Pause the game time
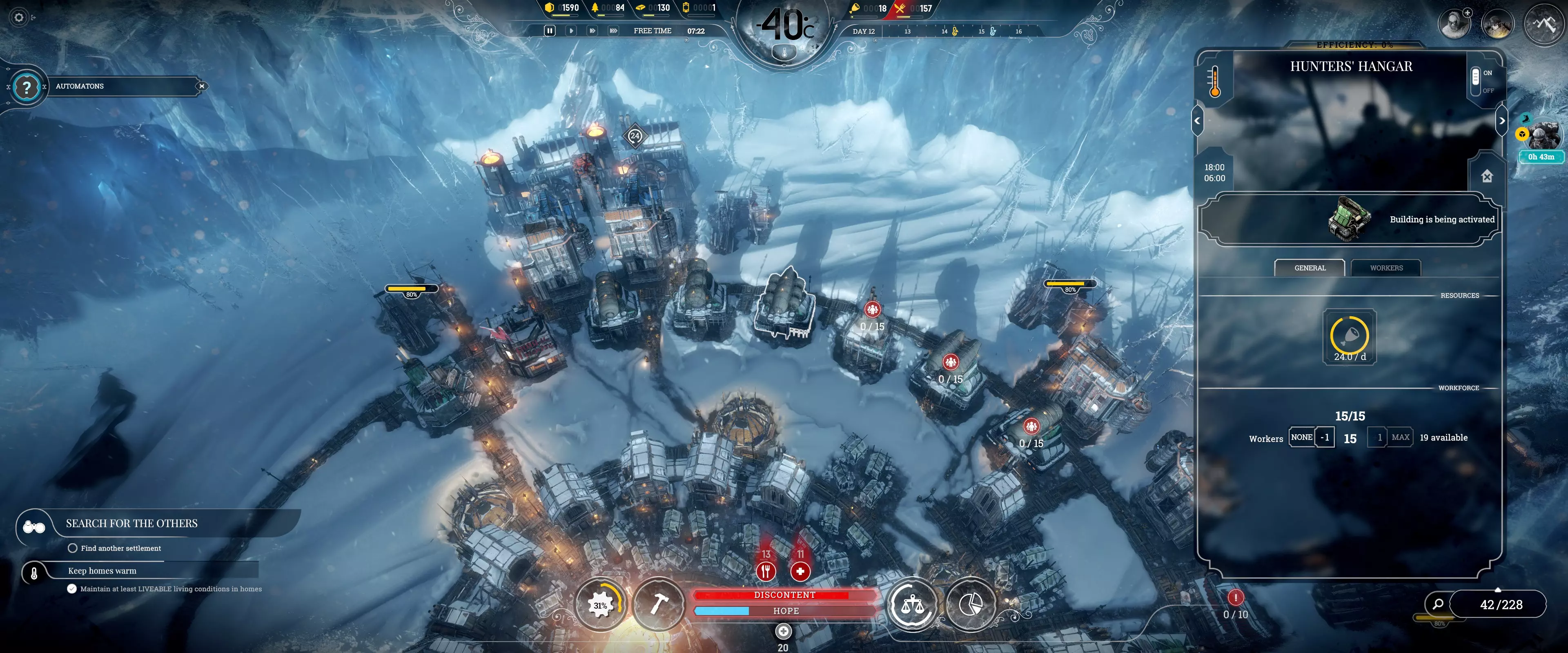This screenshot has width=1568, height=653. click(550, 31)
